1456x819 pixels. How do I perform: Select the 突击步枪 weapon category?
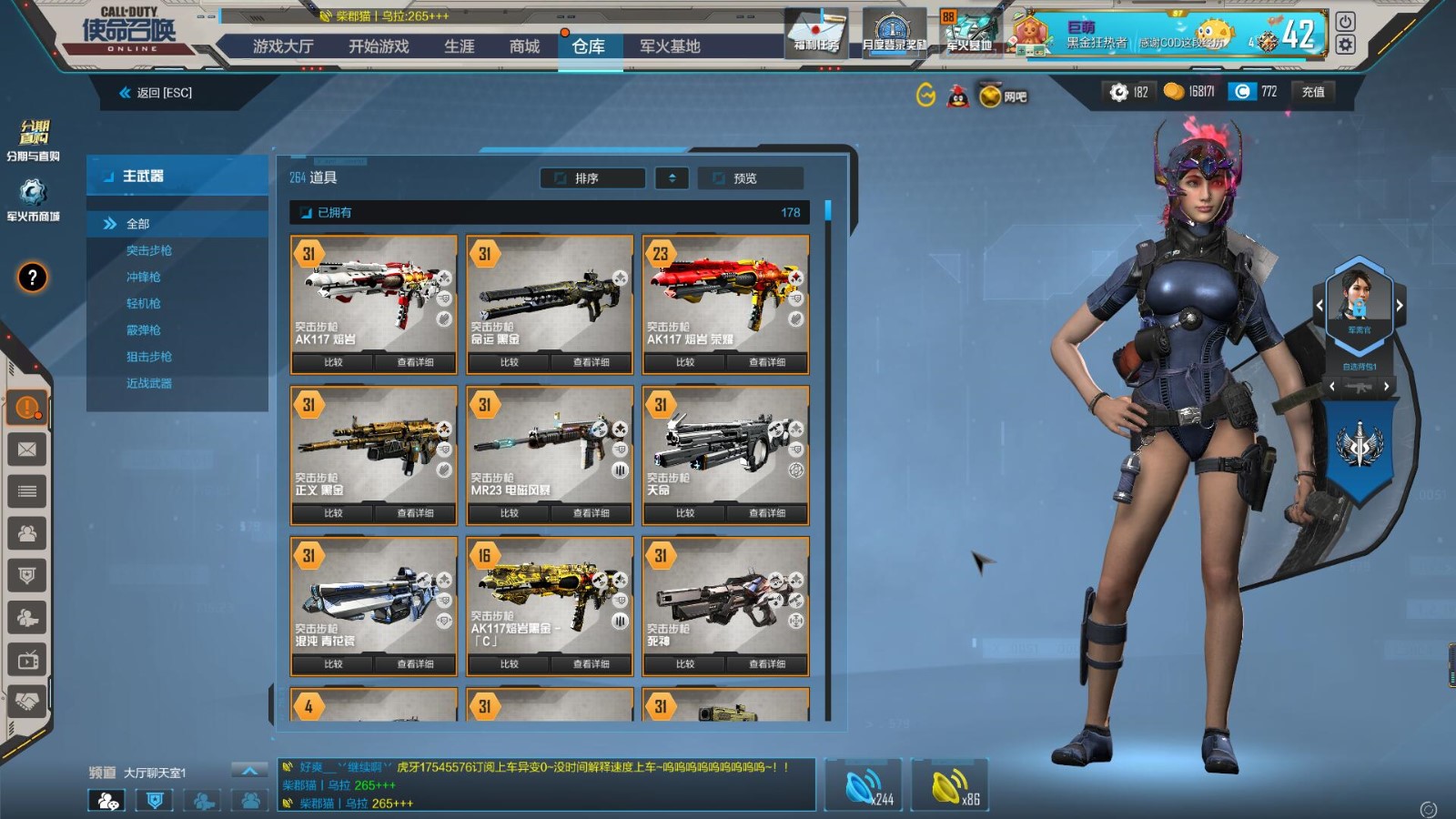coord(149,250)
